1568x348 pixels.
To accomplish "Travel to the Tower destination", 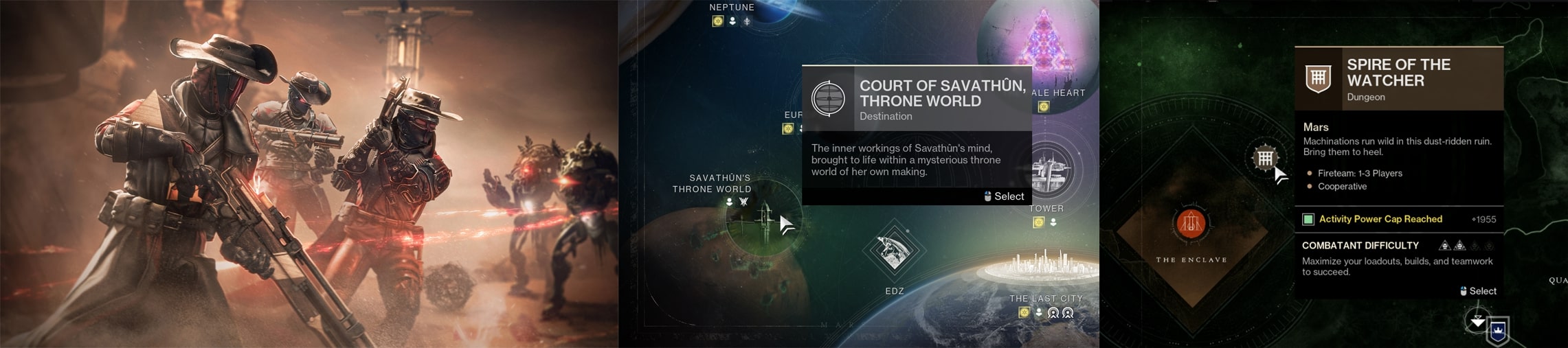I will click(1049, 170).
